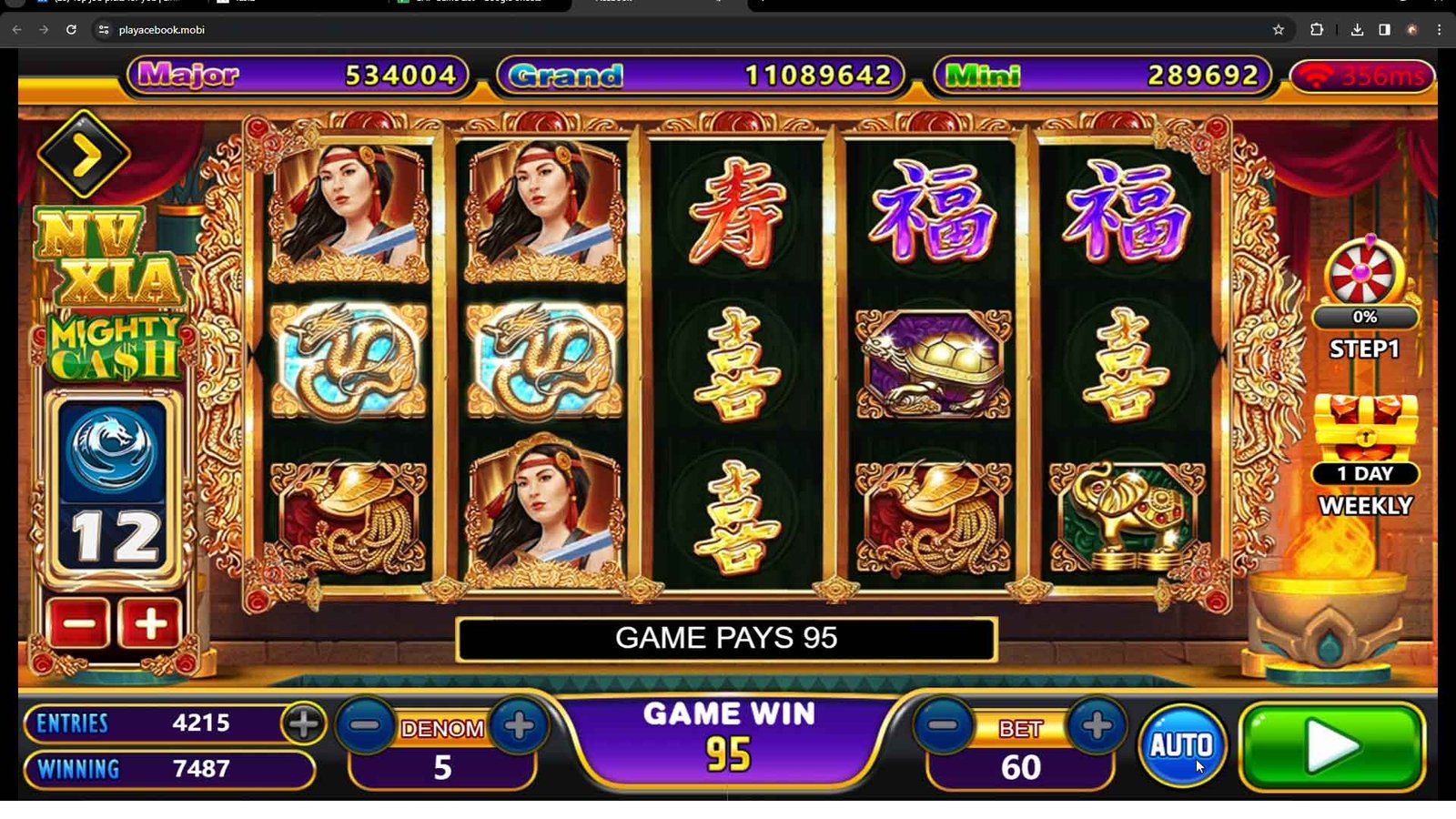This screenshot has height=819, width=1456.
Task: Expand the yellow arrow side menu
Action: pos(85,156)
